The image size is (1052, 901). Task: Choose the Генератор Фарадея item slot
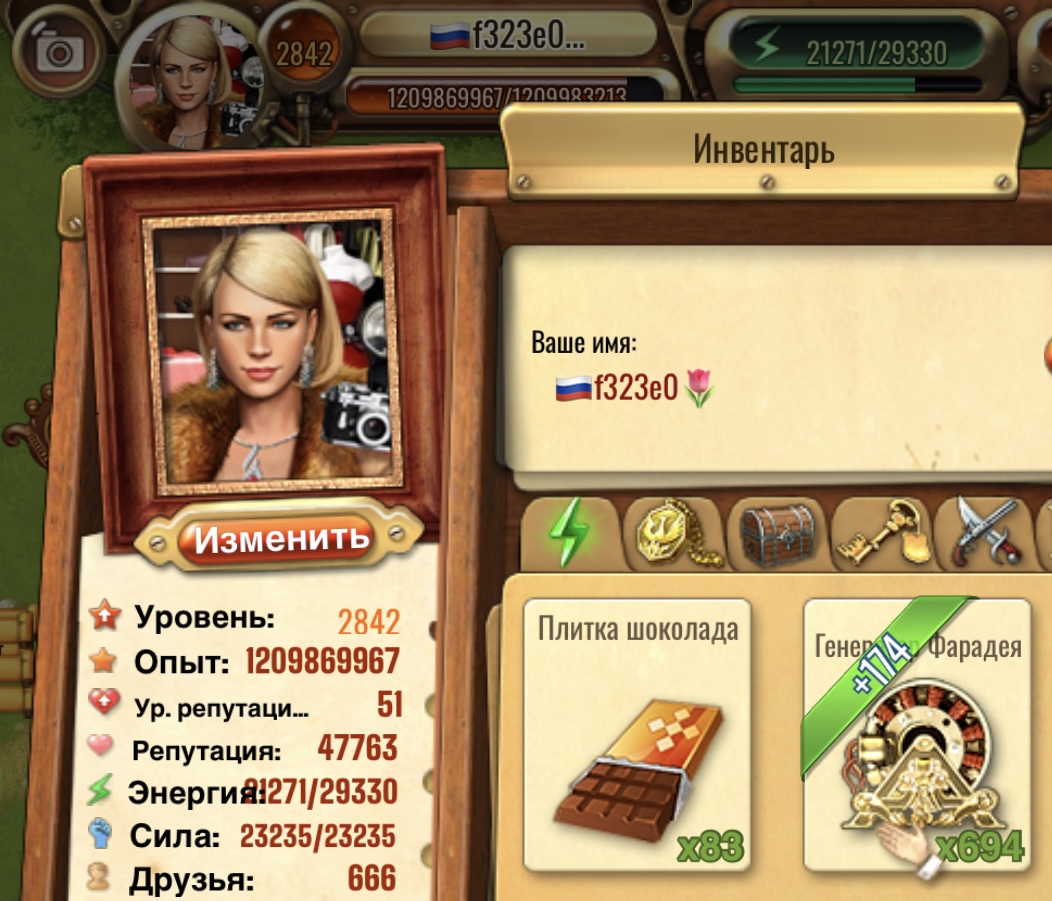click(x=917, y=735)
